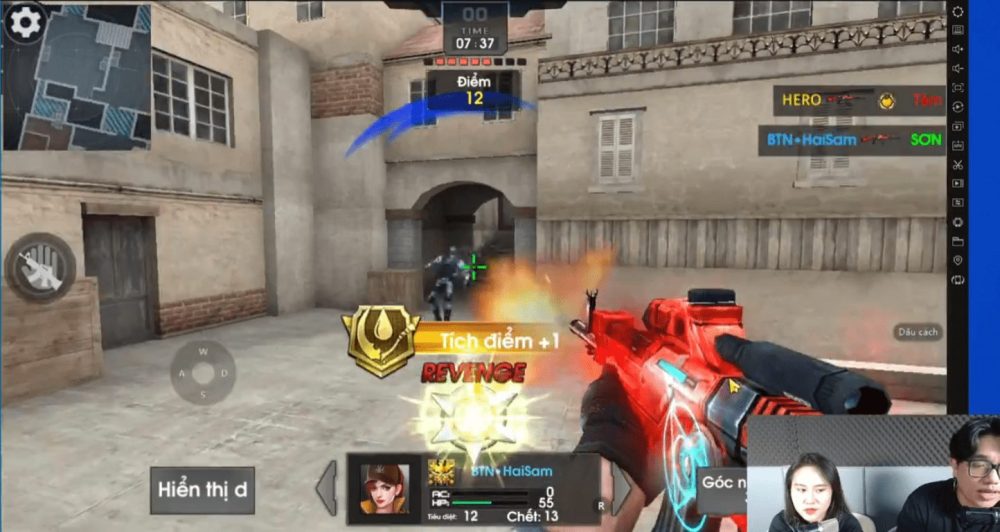Open emulator settings gear in sidebar
Image resolution: width=1000 pixels, height=532 pixels.
[x=957, y=13]
